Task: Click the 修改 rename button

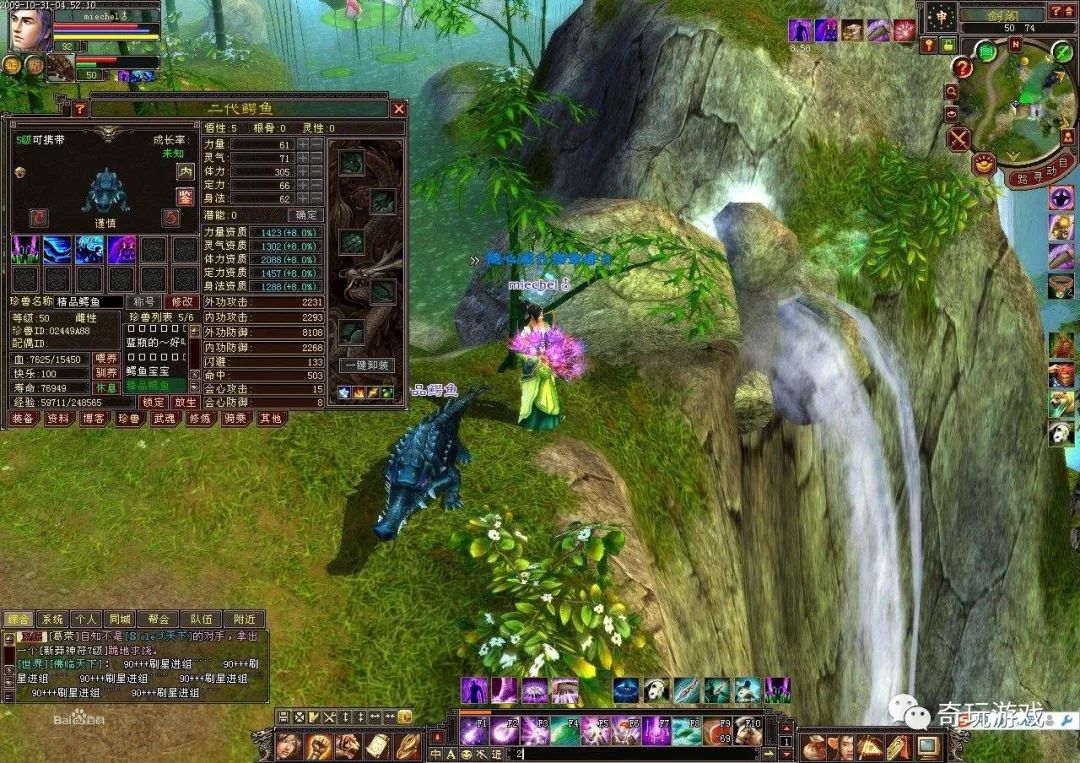Action: pyautogui.click(x=182, y=301)
